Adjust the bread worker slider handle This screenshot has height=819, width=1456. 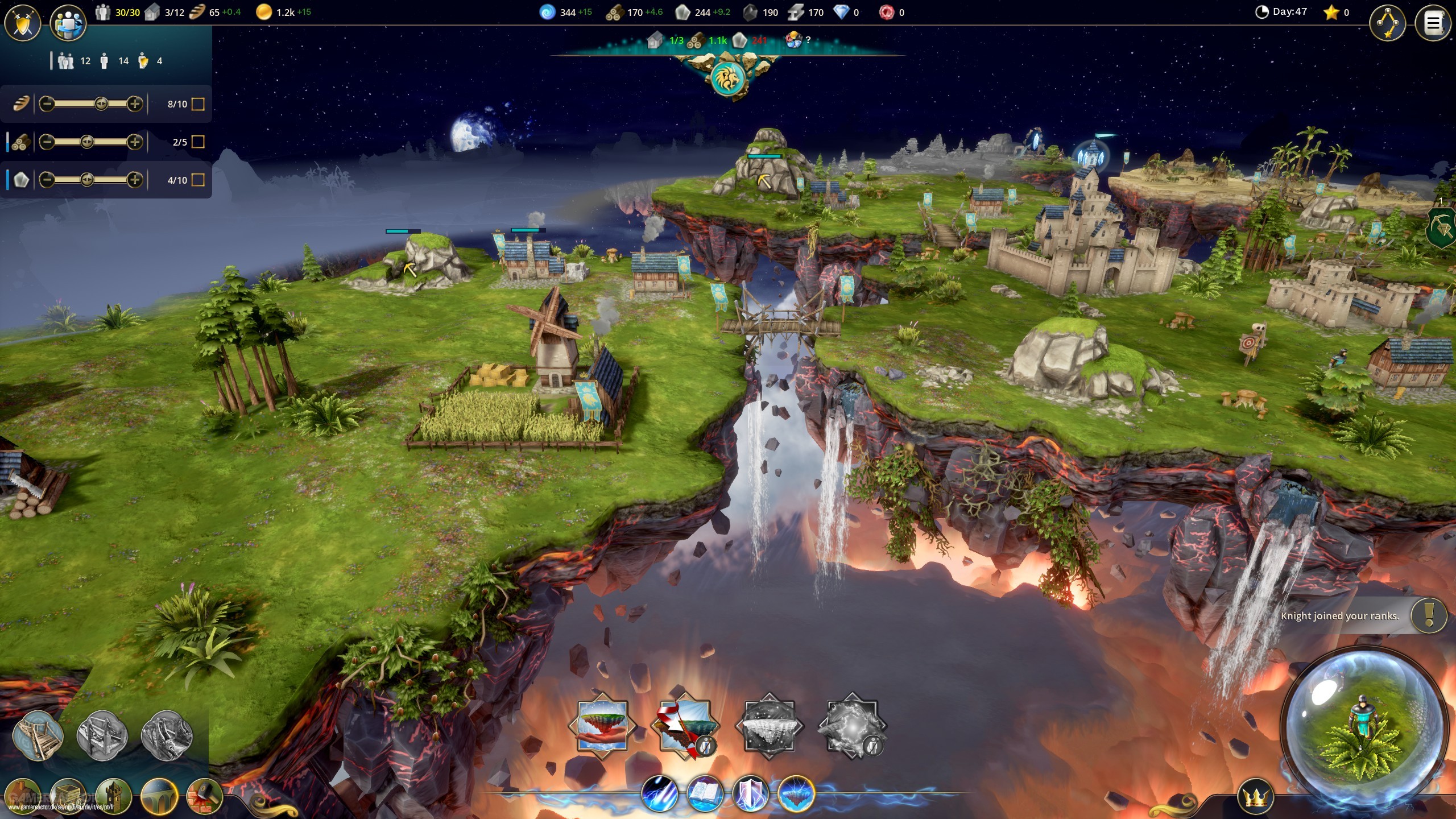point(101,104)
